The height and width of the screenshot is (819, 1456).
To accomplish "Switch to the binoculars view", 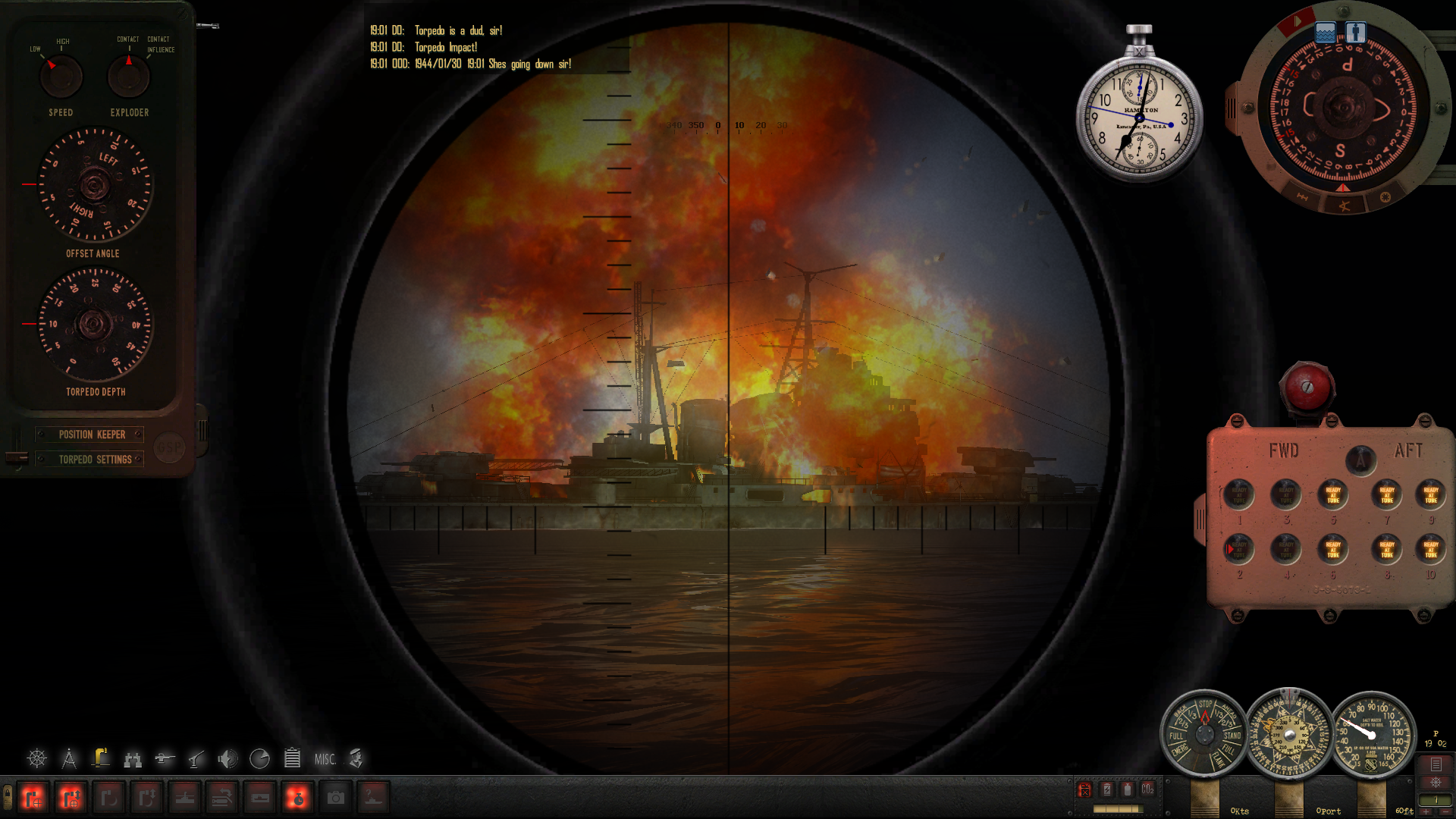I will [133, 758].
